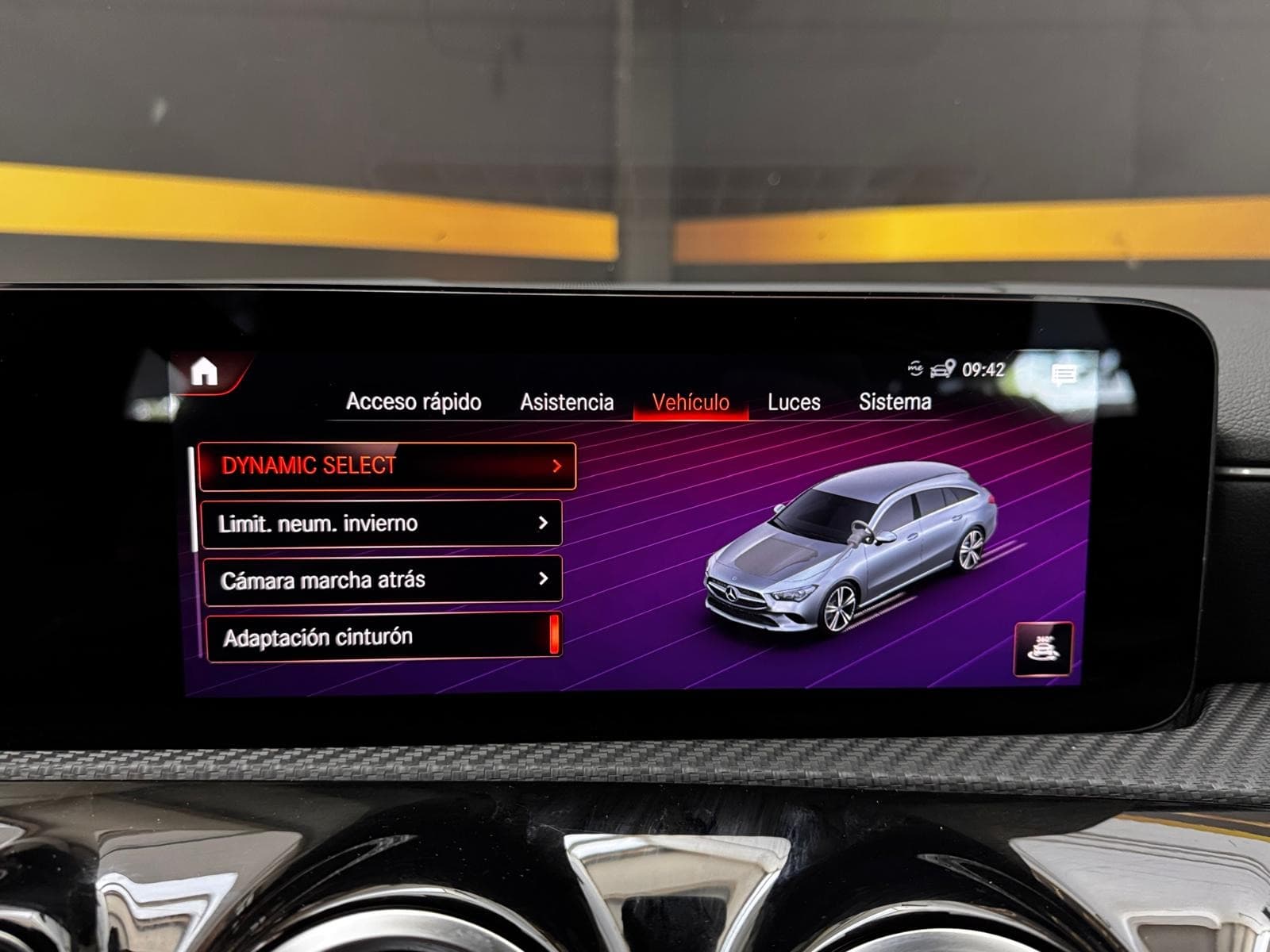Open the DYNAMIC SELECT menu

point(387,466)
